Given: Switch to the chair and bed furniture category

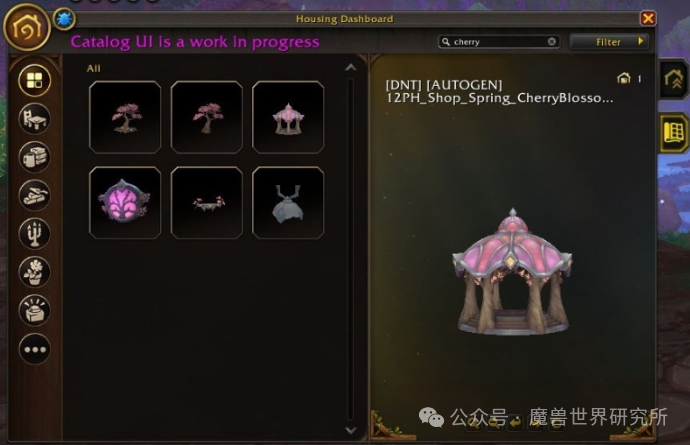Looking at the screenshot, I should click(34, 119).
